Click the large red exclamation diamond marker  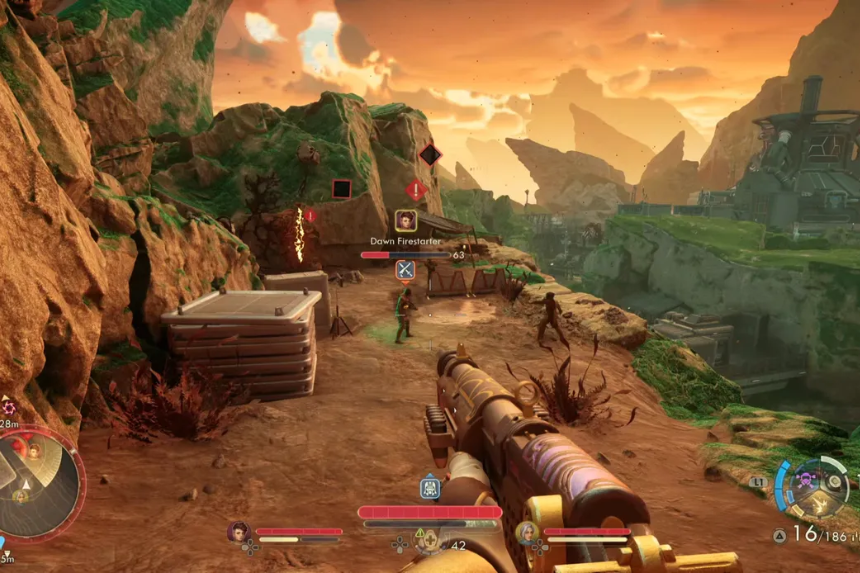416,189
